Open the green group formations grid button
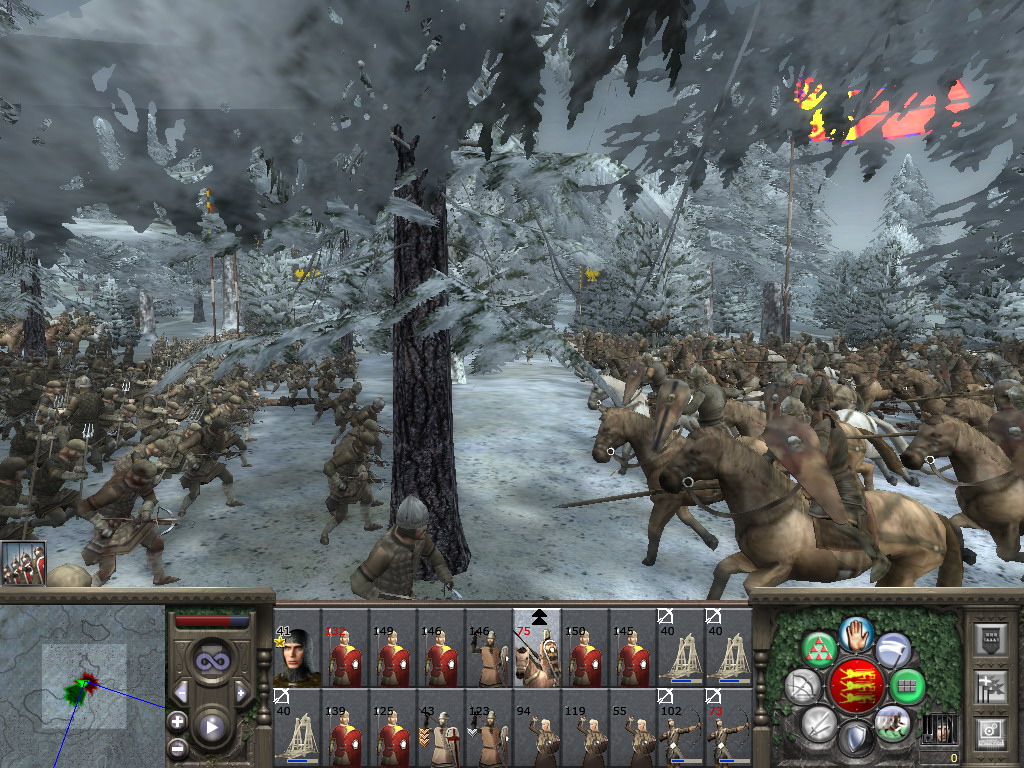 (907, 686)
